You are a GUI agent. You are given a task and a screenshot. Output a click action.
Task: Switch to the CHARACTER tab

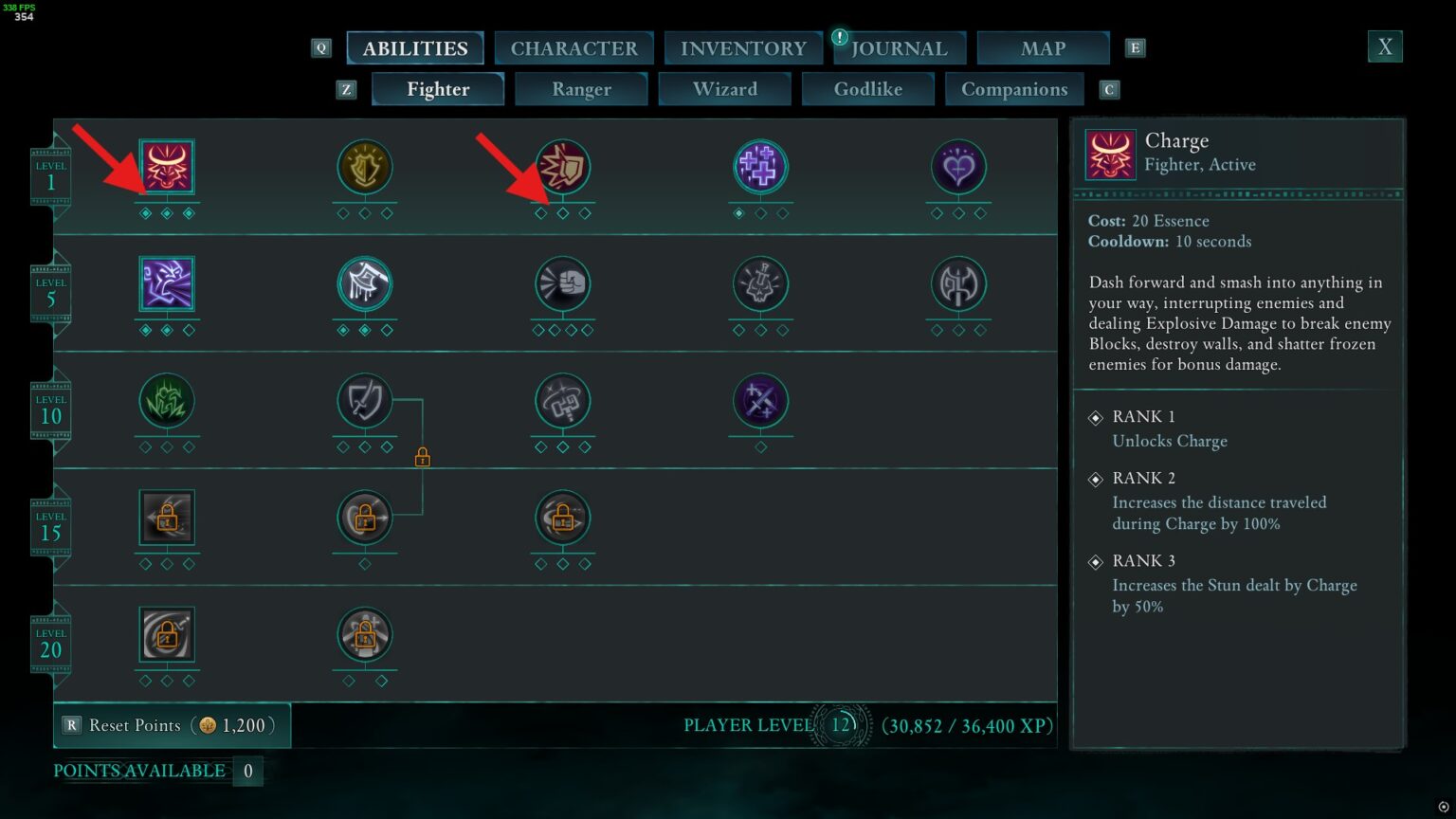point(573,47)
